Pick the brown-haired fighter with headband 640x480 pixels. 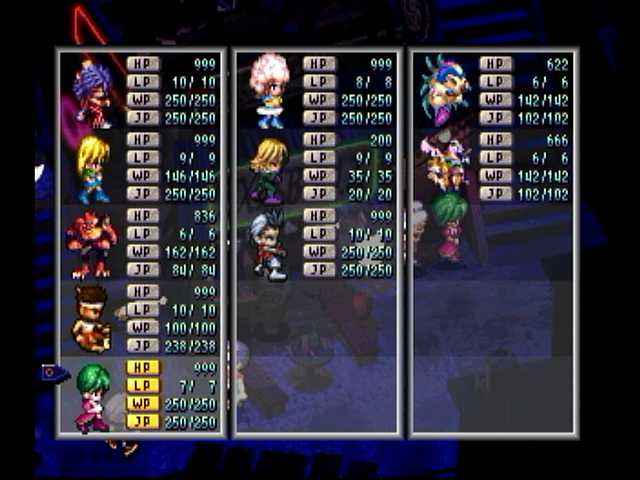click(x=92, y=320)
